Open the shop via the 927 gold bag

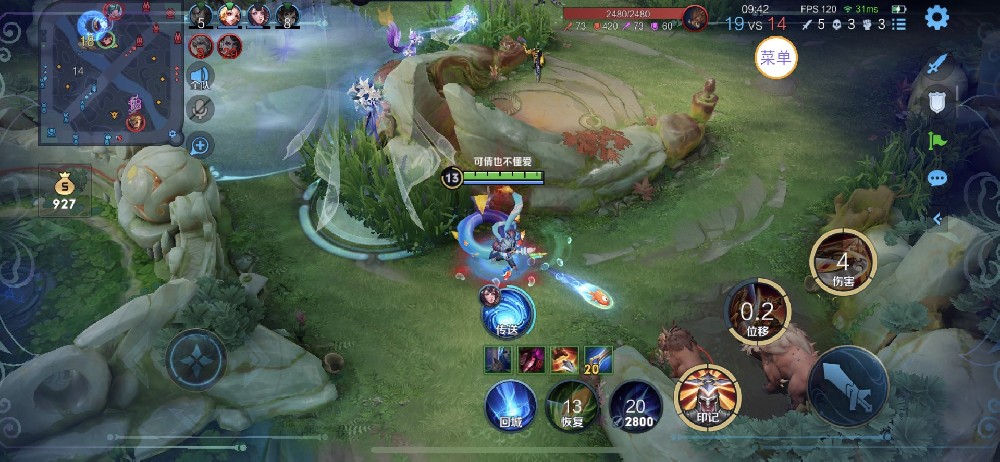click(64, 190)
